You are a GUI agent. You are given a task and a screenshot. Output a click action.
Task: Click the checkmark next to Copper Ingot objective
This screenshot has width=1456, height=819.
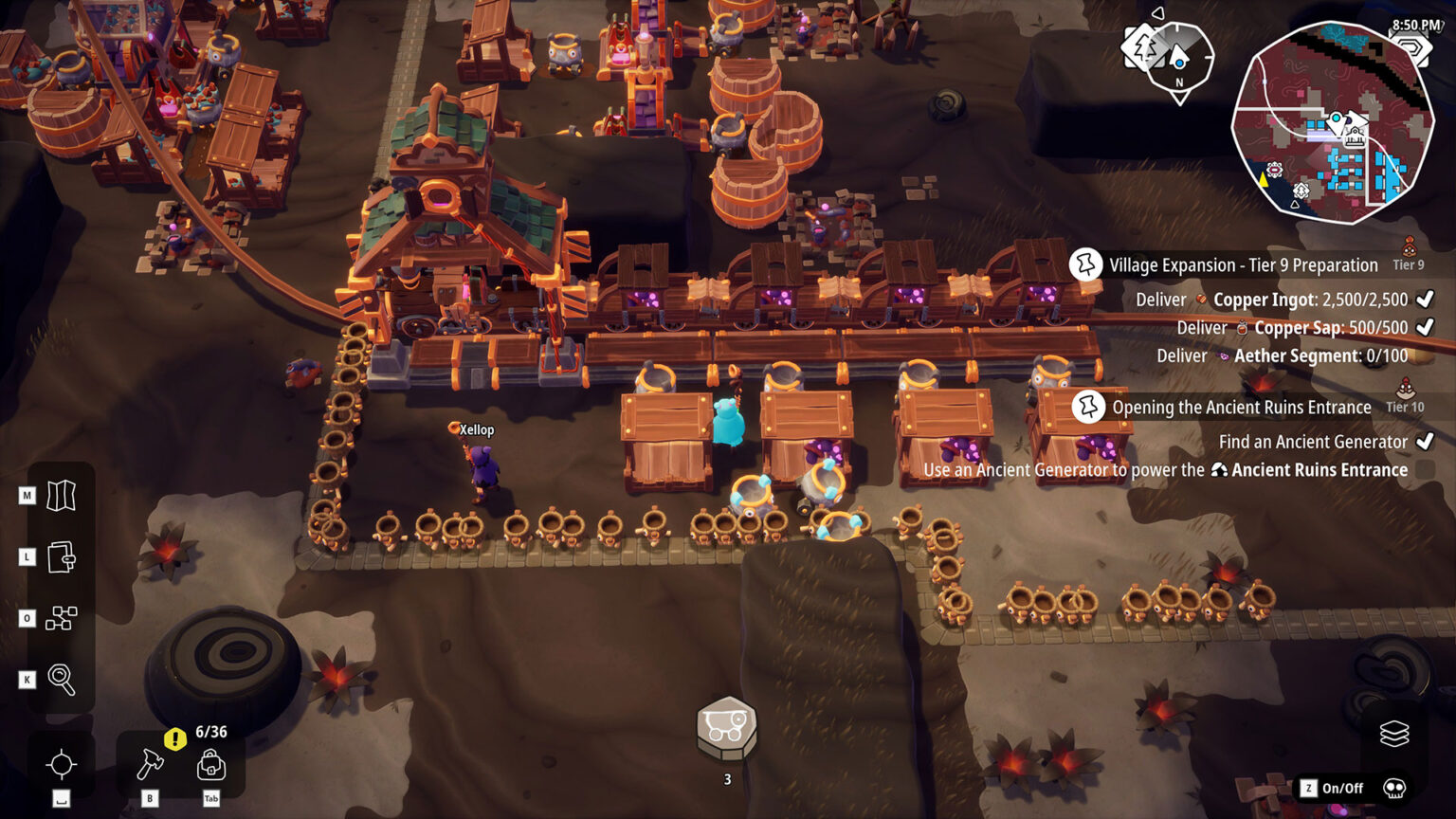point(1423,300)
